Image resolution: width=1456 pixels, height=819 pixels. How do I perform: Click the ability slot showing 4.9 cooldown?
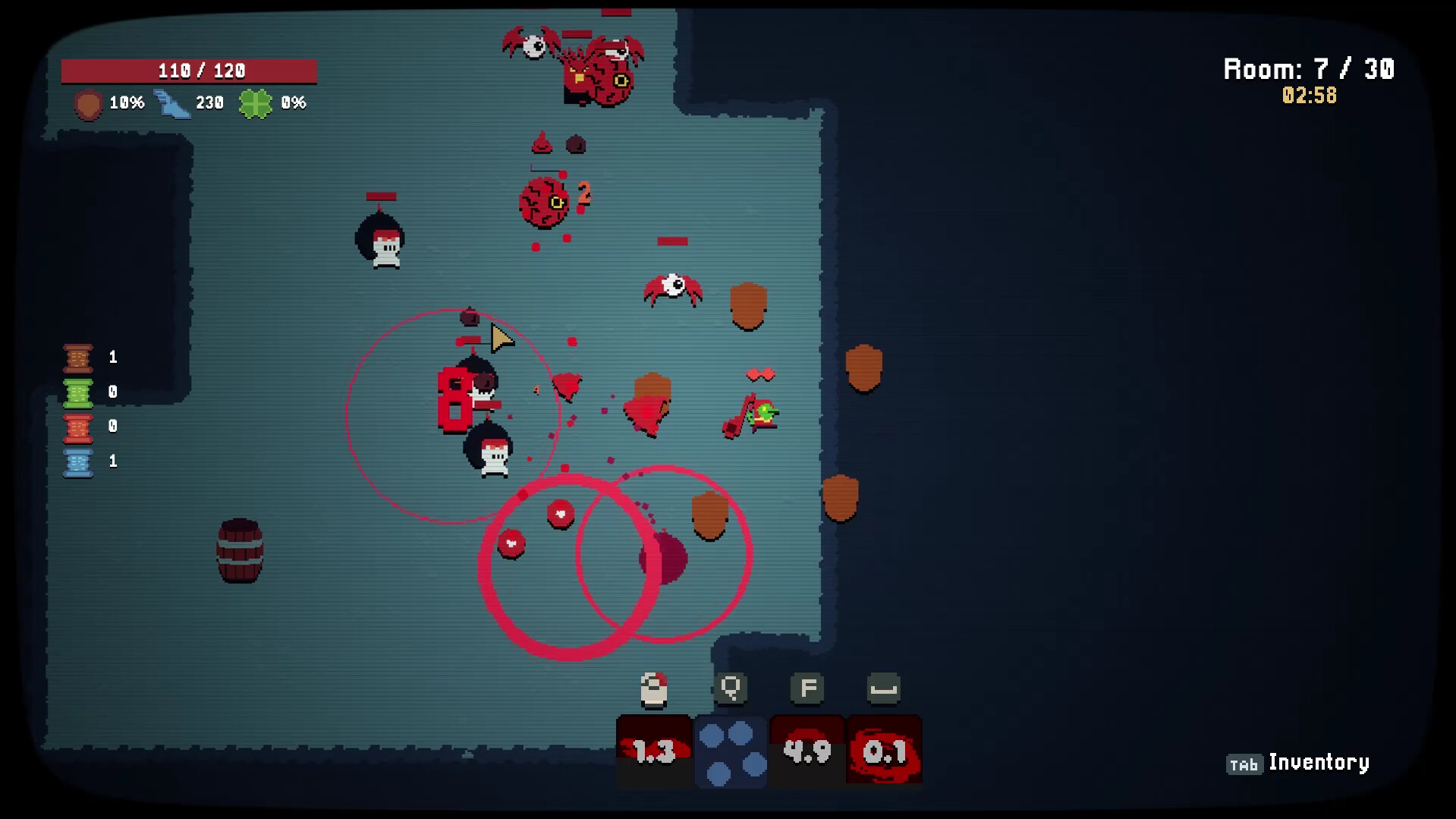pyautogui.click(x=807, y=750)
